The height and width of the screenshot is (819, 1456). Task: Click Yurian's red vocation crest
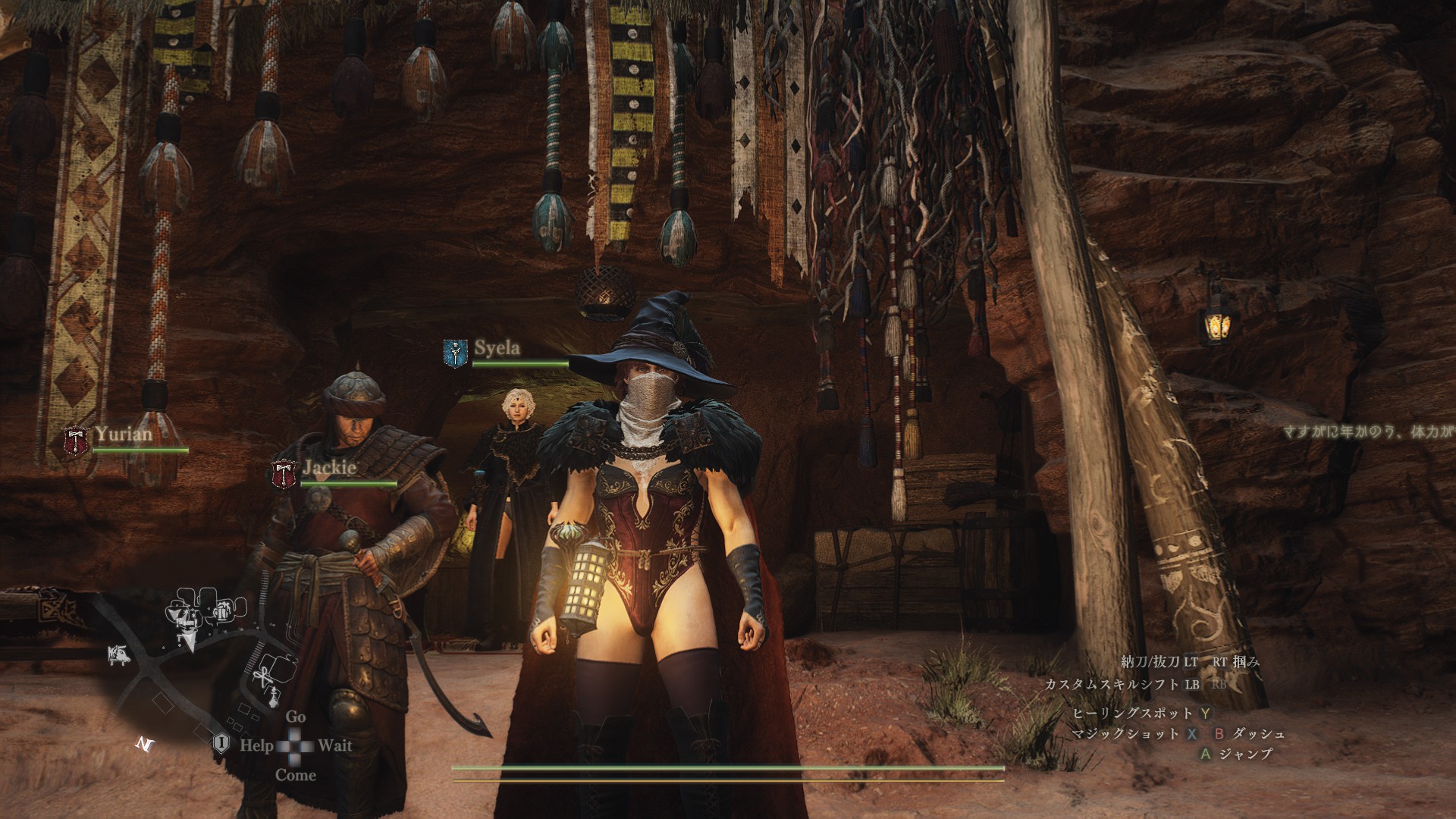click(x=76, y=442)
